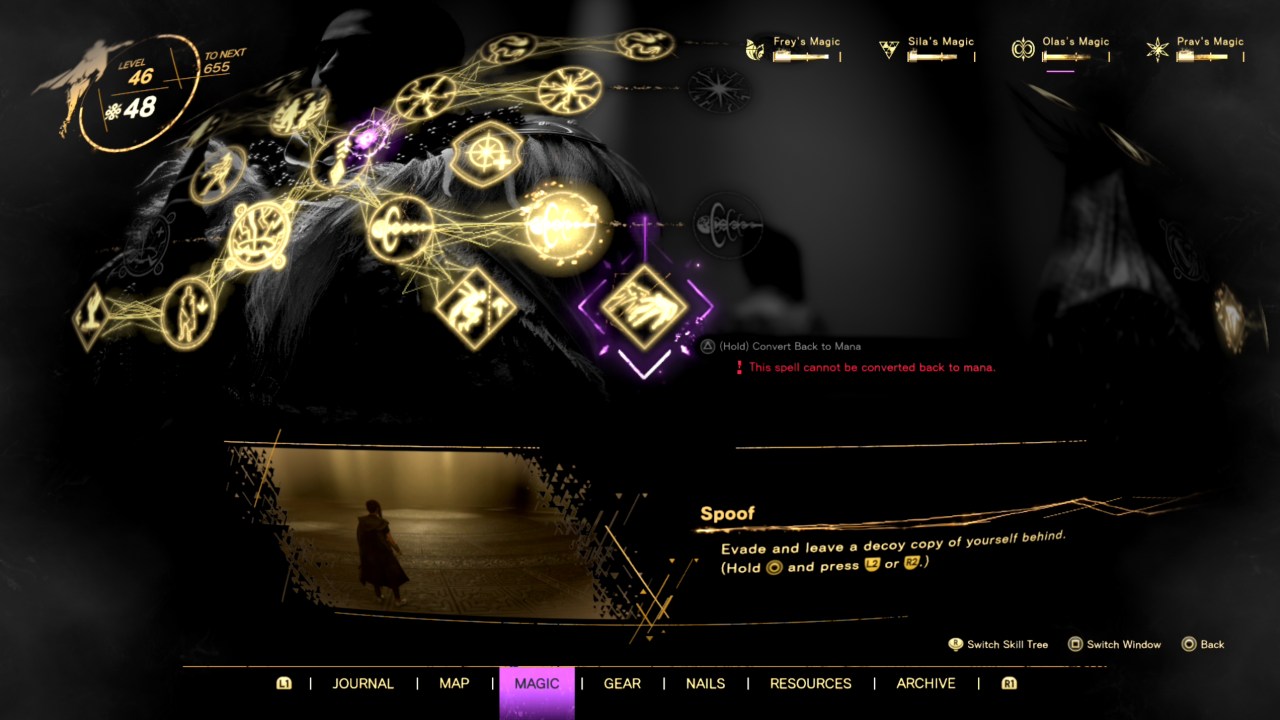Image resolution: width=1280 pixels, height=720 pixels.
Task: Switch to the Gear tab
Action: point(621,683)
